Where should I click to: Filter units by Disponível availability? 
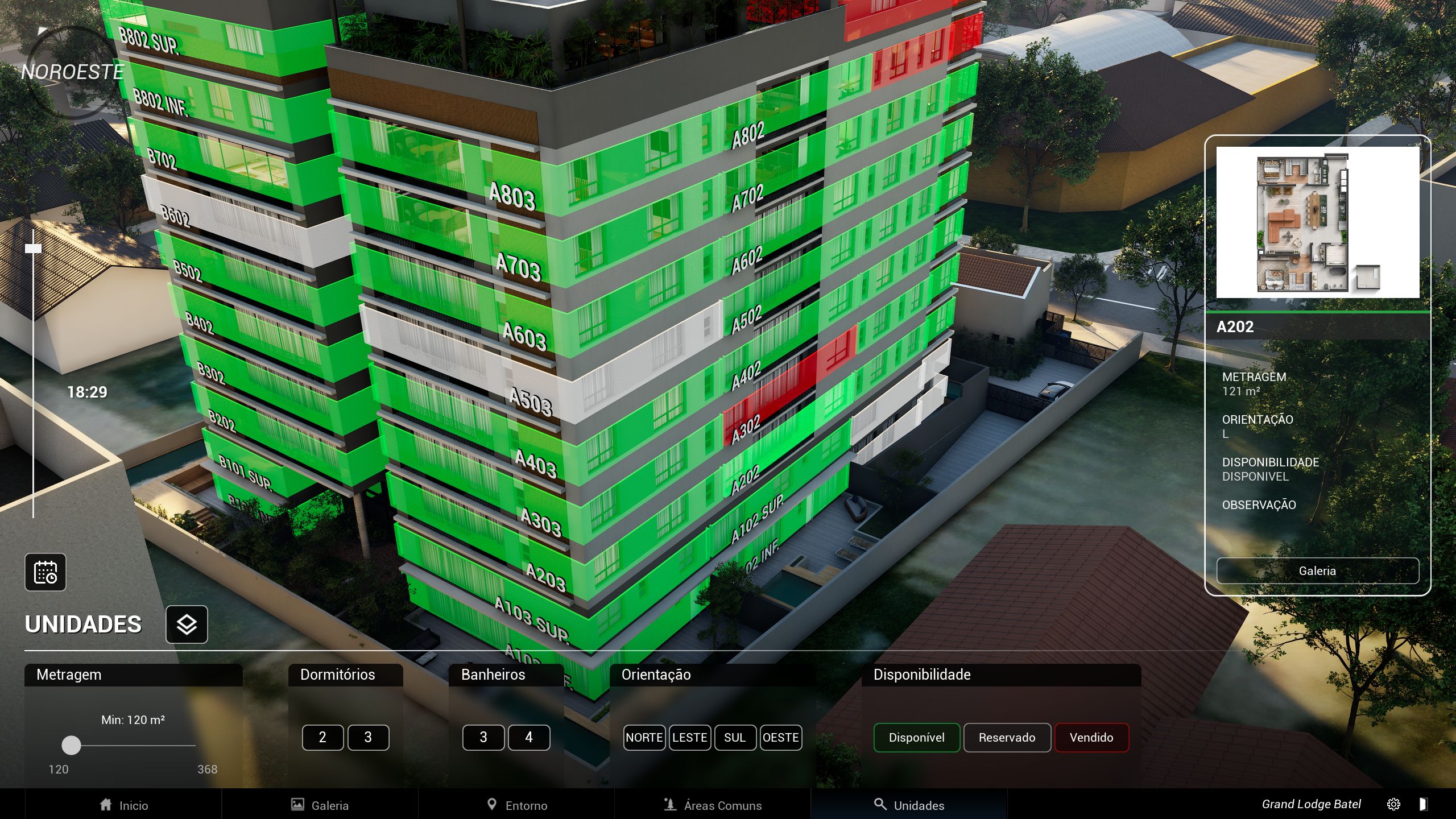click(916, 738)
